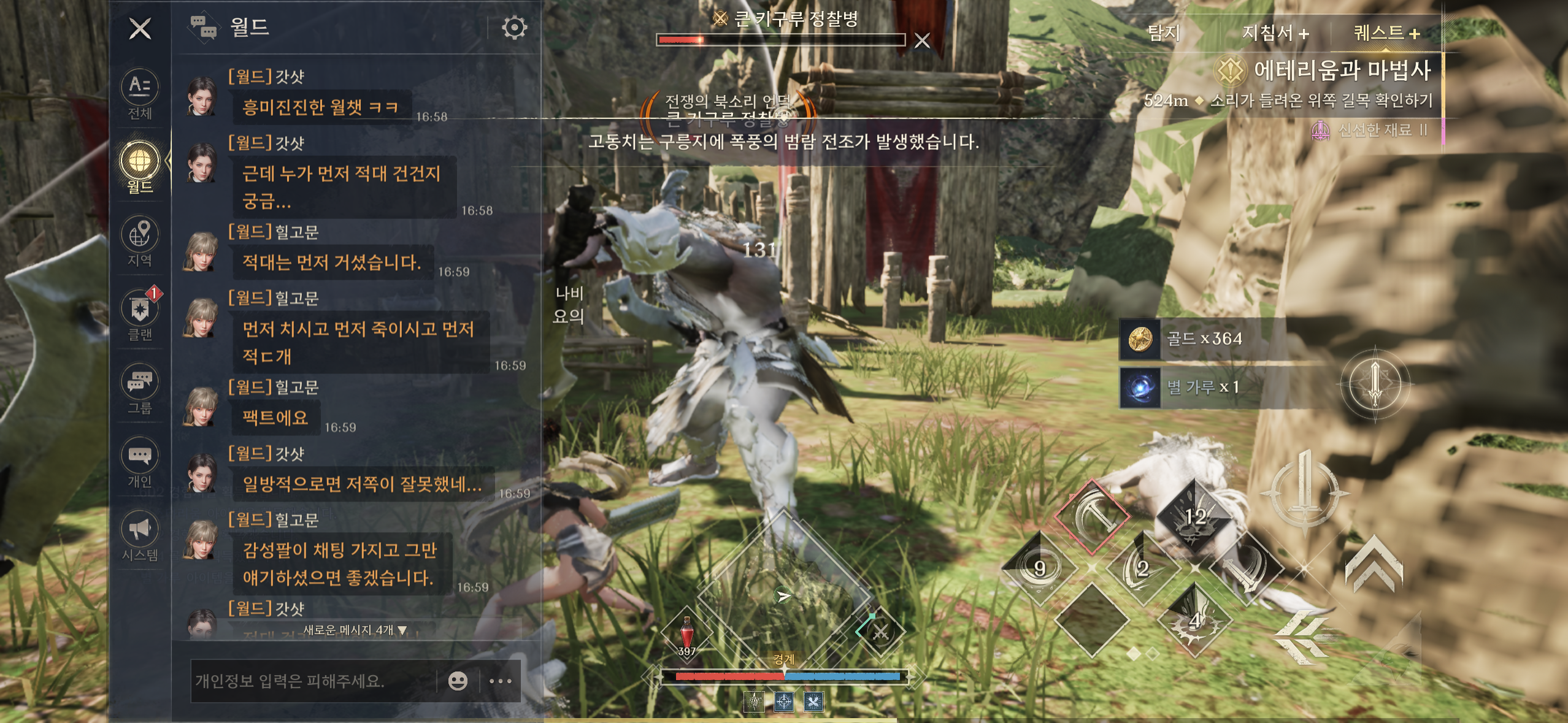This screenshot has height=723, width=1568.
Task: Use the red health potion
Action: pos(686,633)
